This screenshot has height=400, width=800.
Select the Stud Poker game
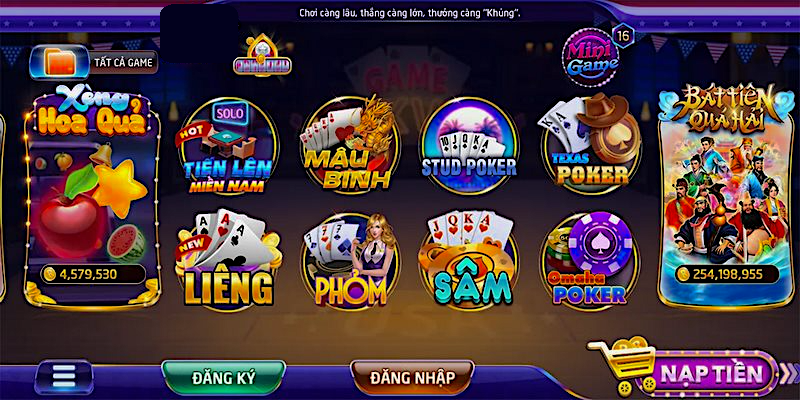pos(468,145)
